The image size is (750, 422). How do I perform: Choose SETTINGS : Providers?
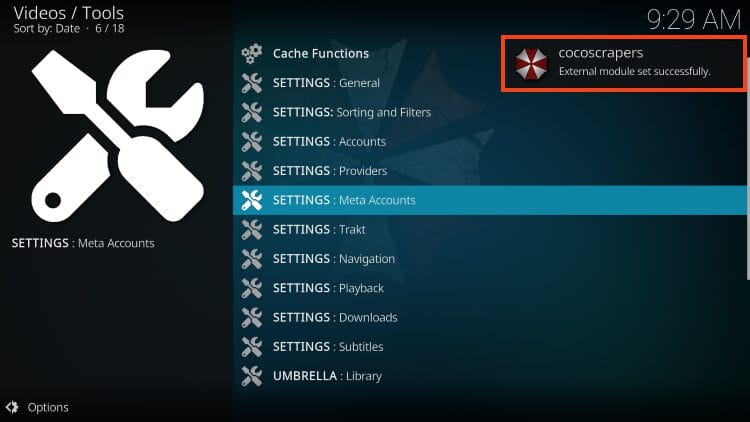329,171
